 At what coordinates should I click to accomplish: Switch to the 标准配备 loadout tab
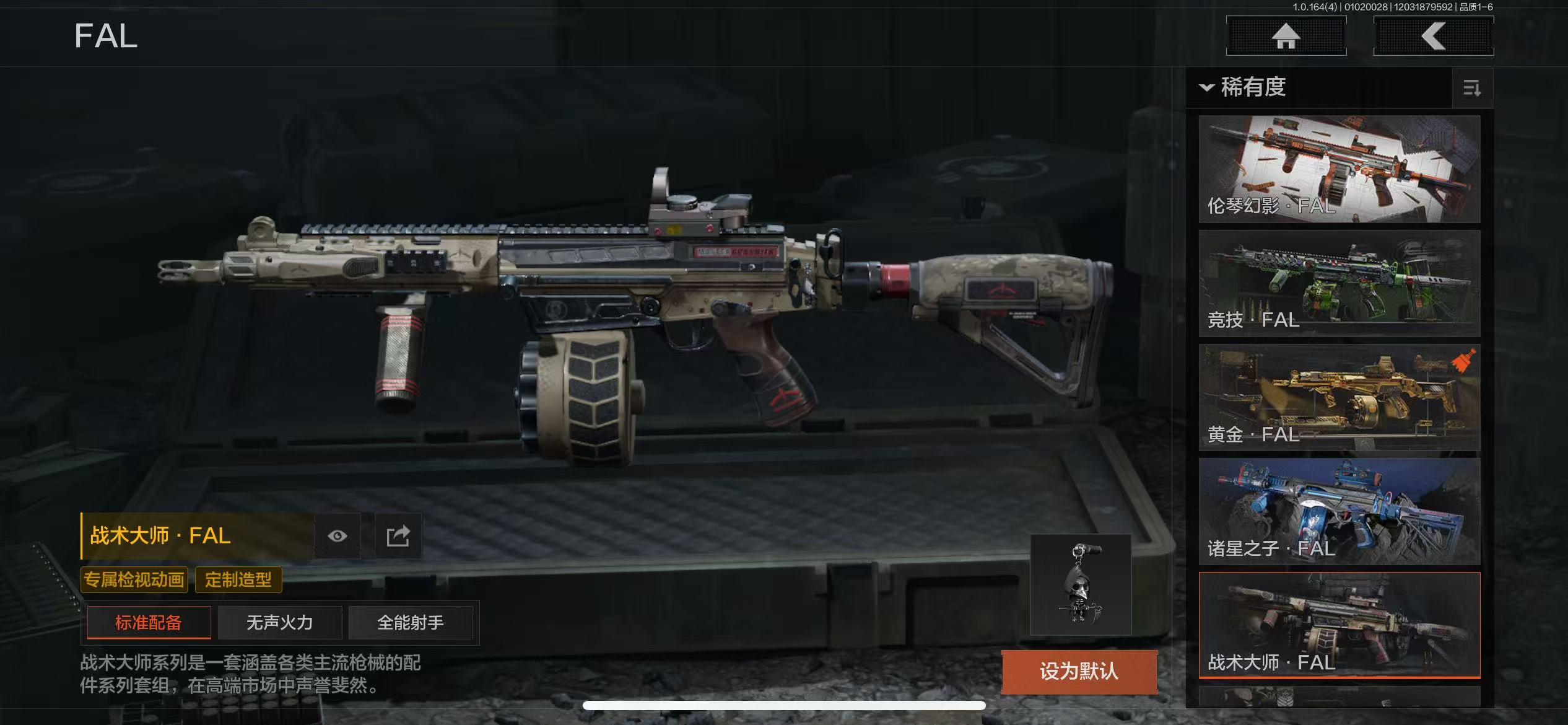(149, 622)
